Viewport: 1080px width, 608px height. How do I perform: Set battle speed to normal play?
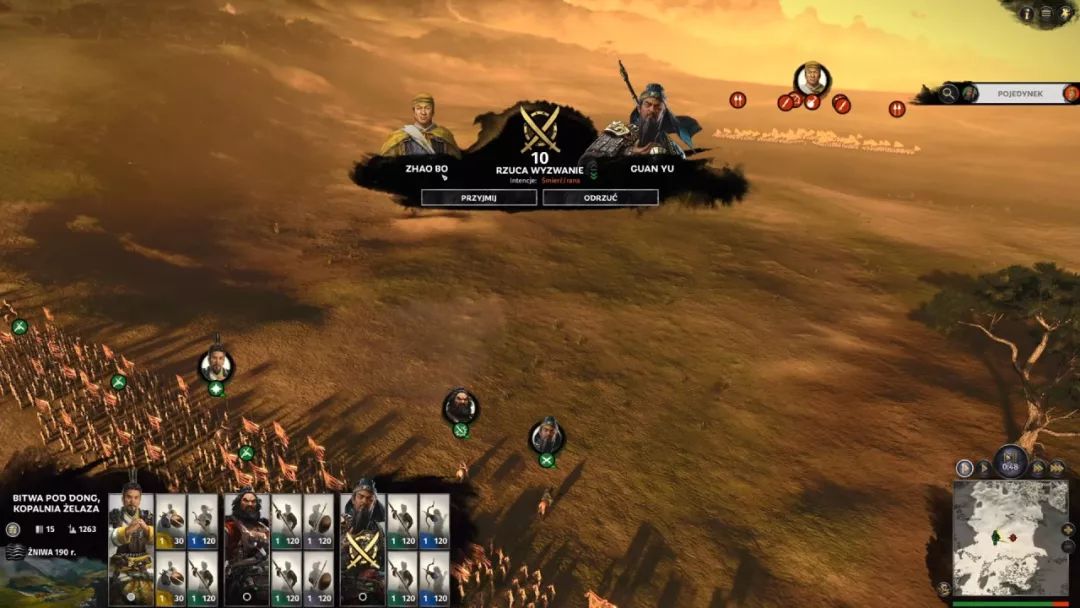point(985,468)
